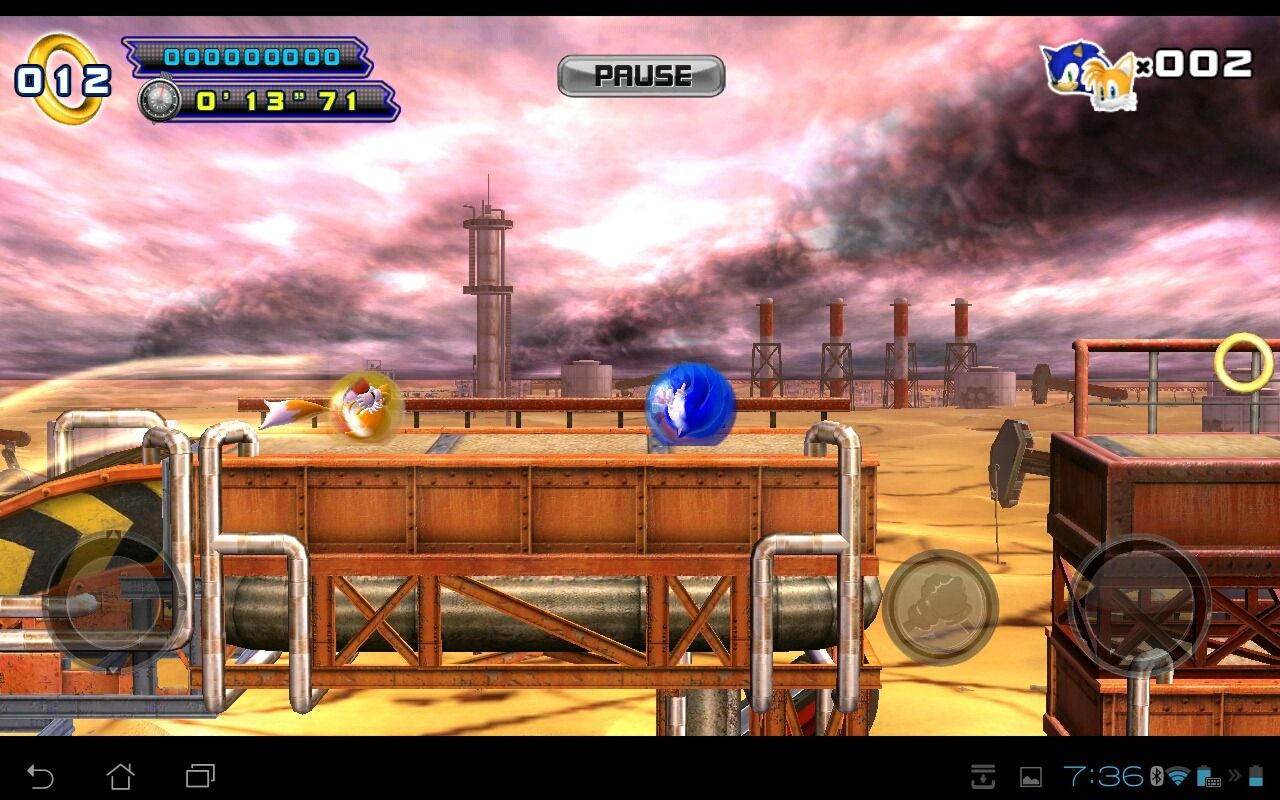Tap the PAUSE button
Screen dimensions: 1280x800
click(641, 76)
